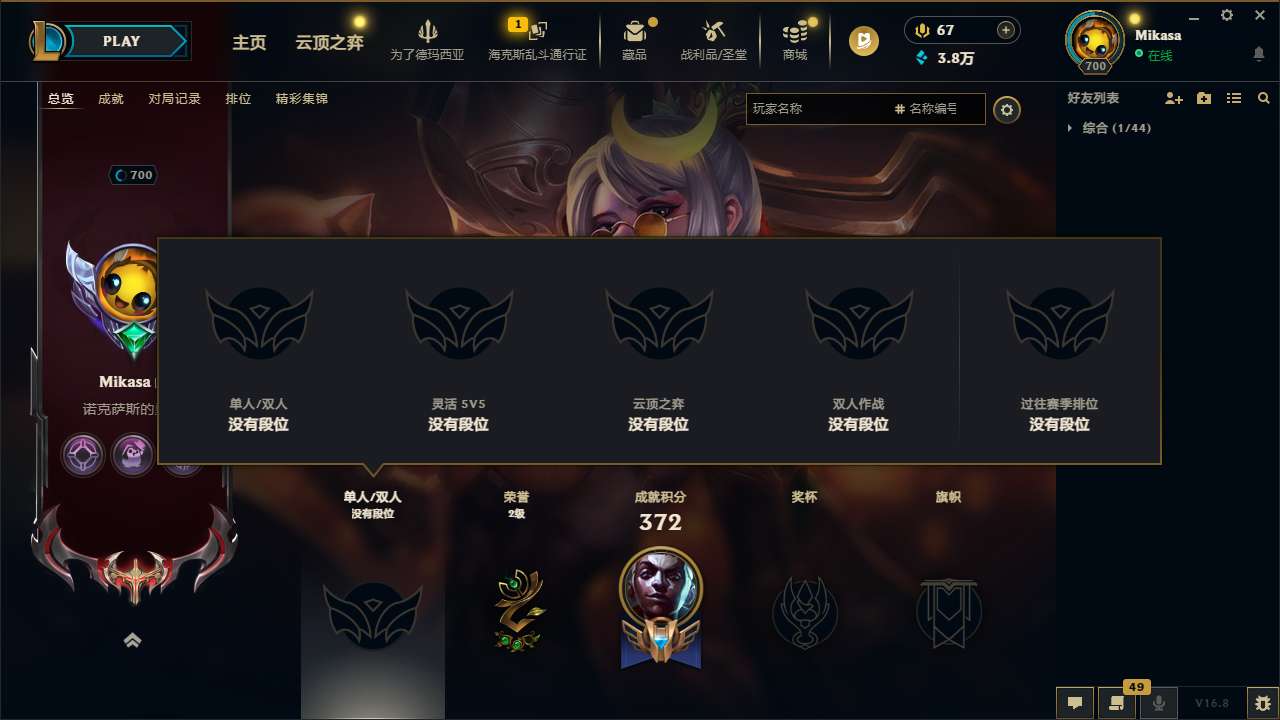Open the missions journal showing 49
Screen dimensions: 1280x720
1115,703
